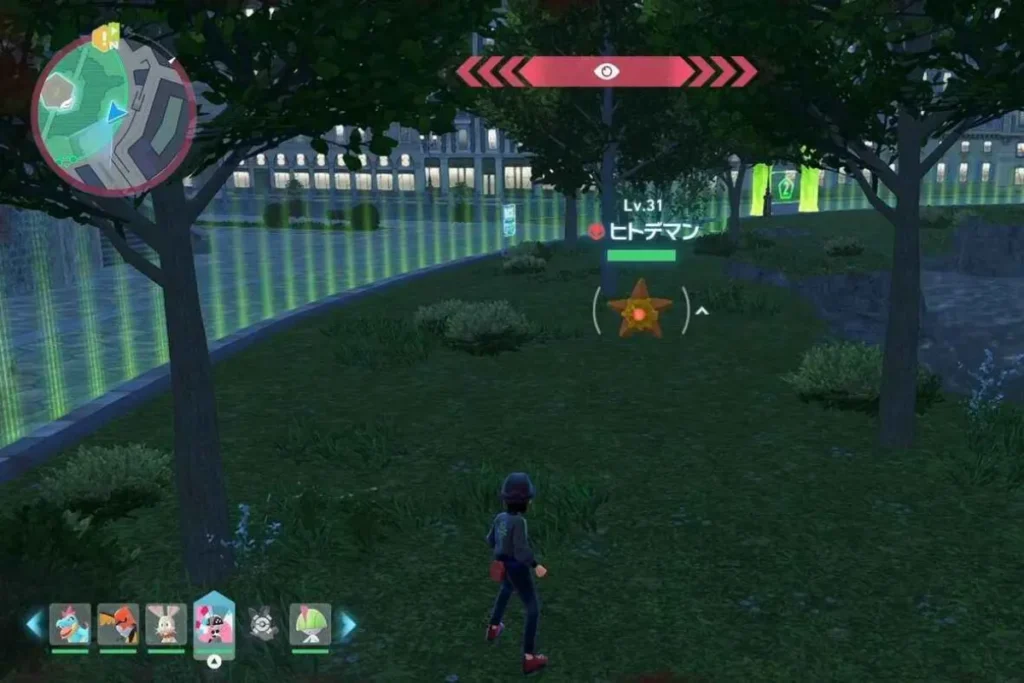Select the blue crocodile Pokémon party slot
Image resolution: width=1024 pixels, height=683 pixels.
[70, 624]
